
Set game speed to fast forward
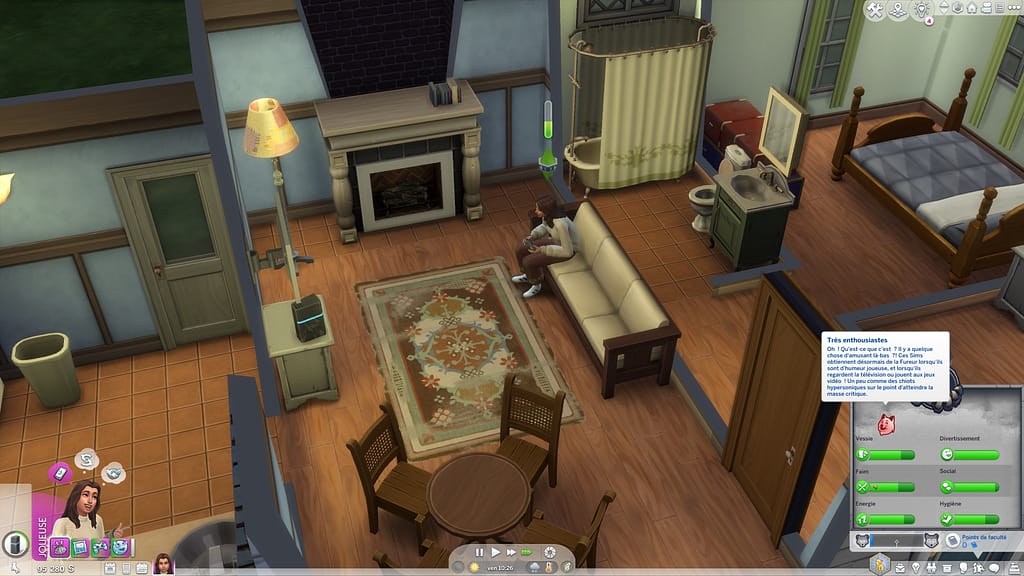click(x=511, y=551)
